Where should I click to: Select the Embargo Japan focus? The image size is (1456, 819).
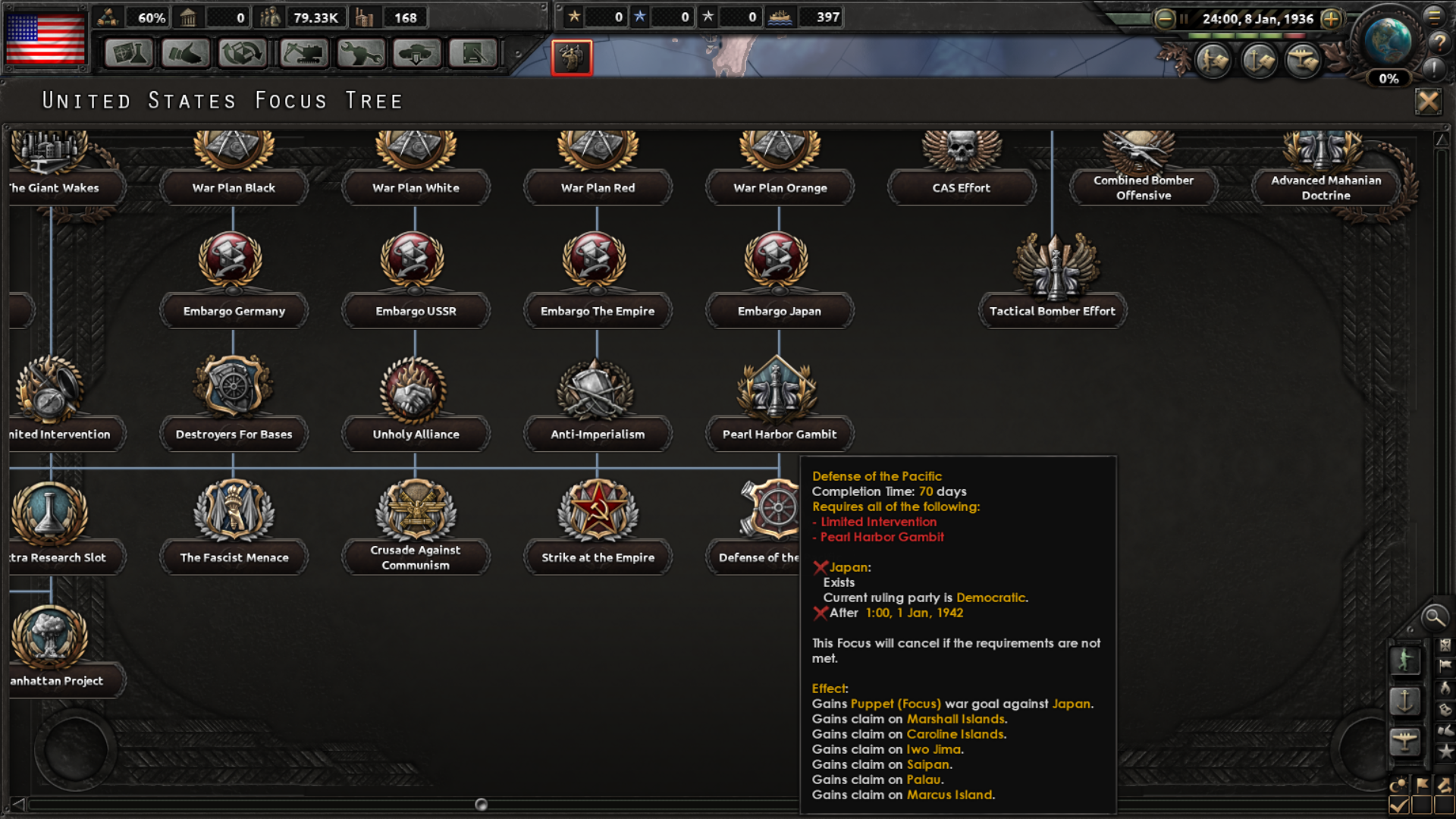[x=779, y=311]
